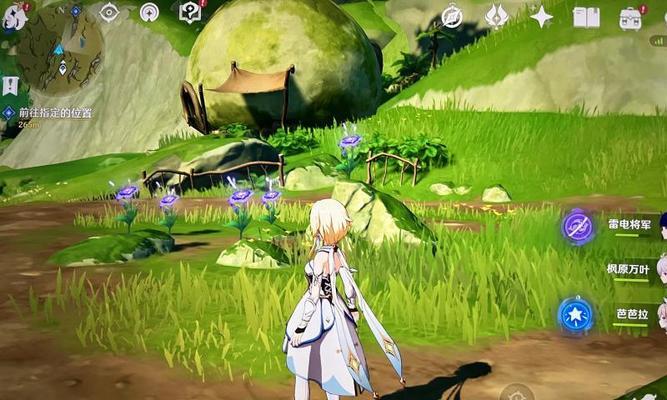Screen dimensions: 667x400
Task: Switch to party member 枫原万叶
Action: pos(628,269)
